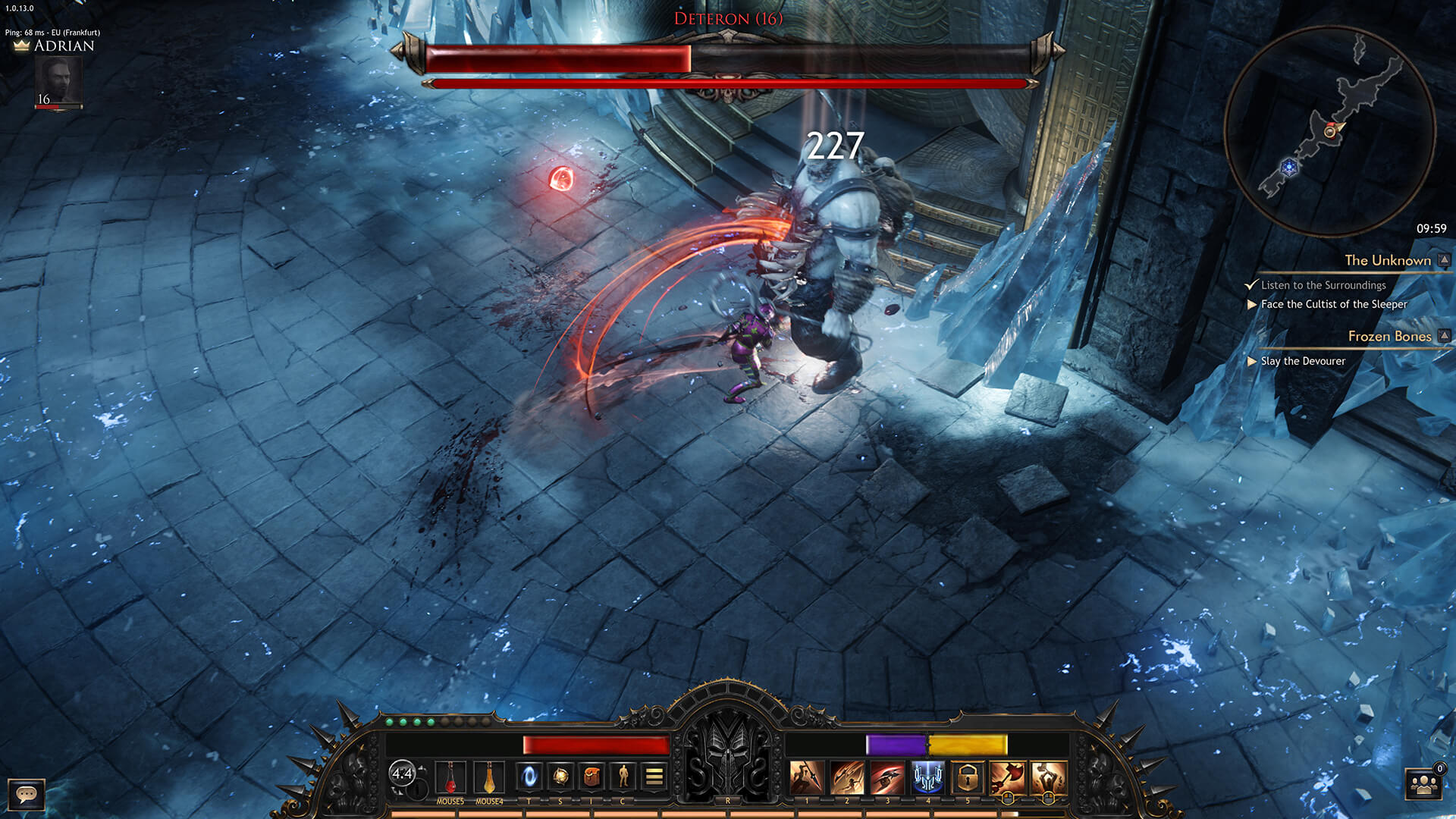Image resolution: width=1456 pixels, height=819 pixels.
Task: Open the inventory bag icon
Action: click(x=591, y=776)
